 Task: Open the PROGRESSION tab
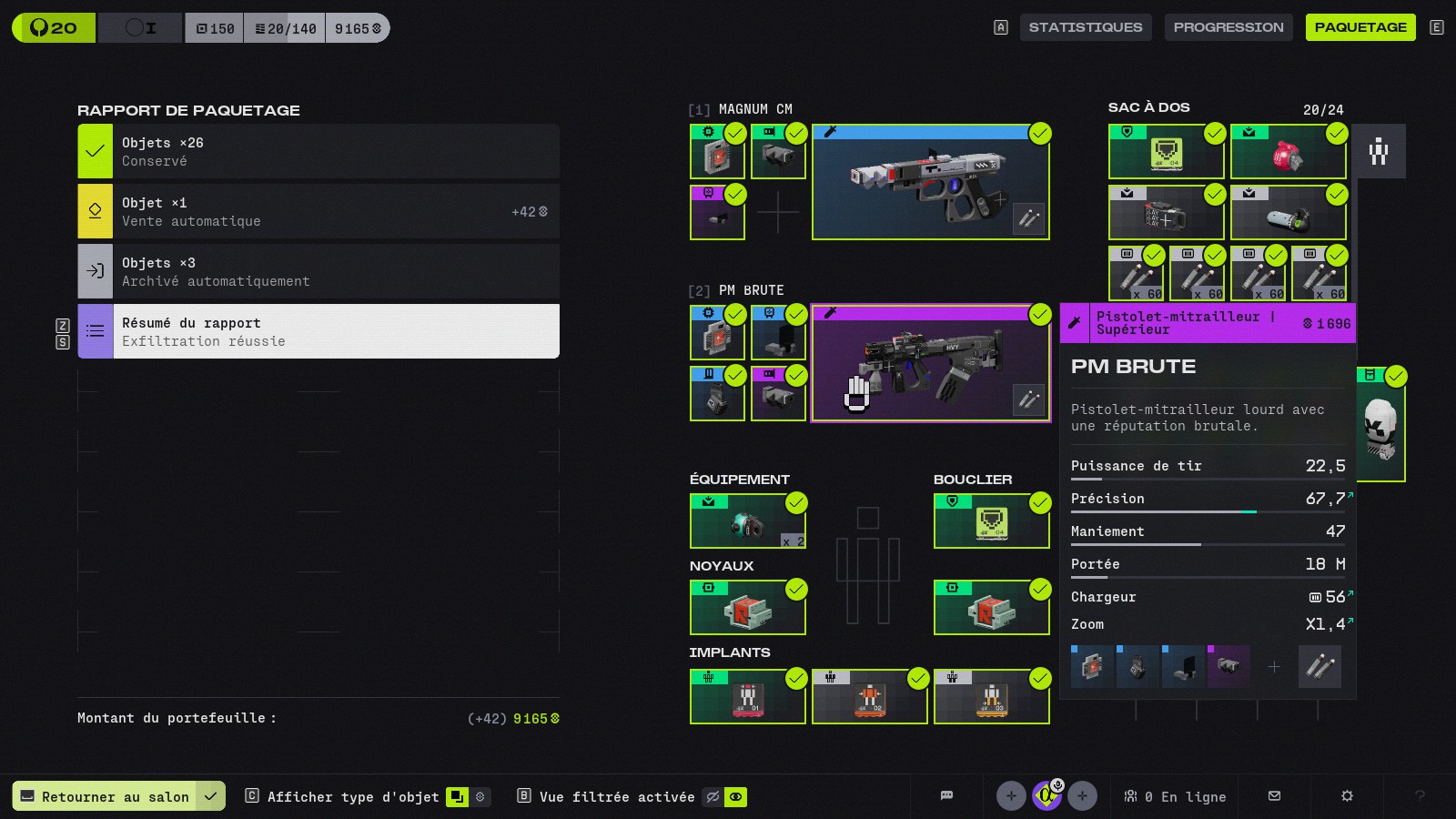click(x=1228, y=27)
